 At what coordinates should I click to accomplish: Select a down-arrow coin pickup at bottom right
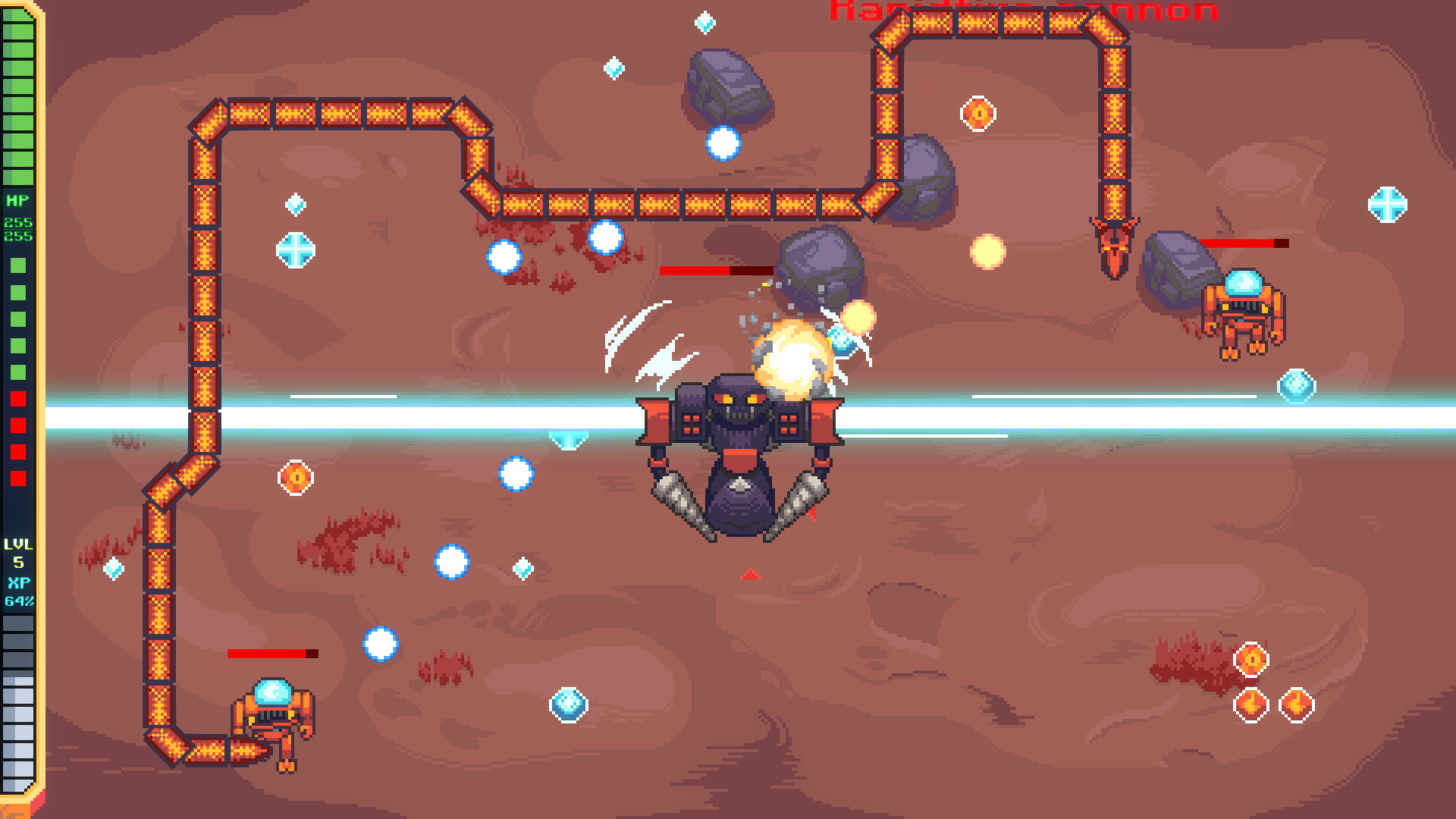tap(1251, 704)
